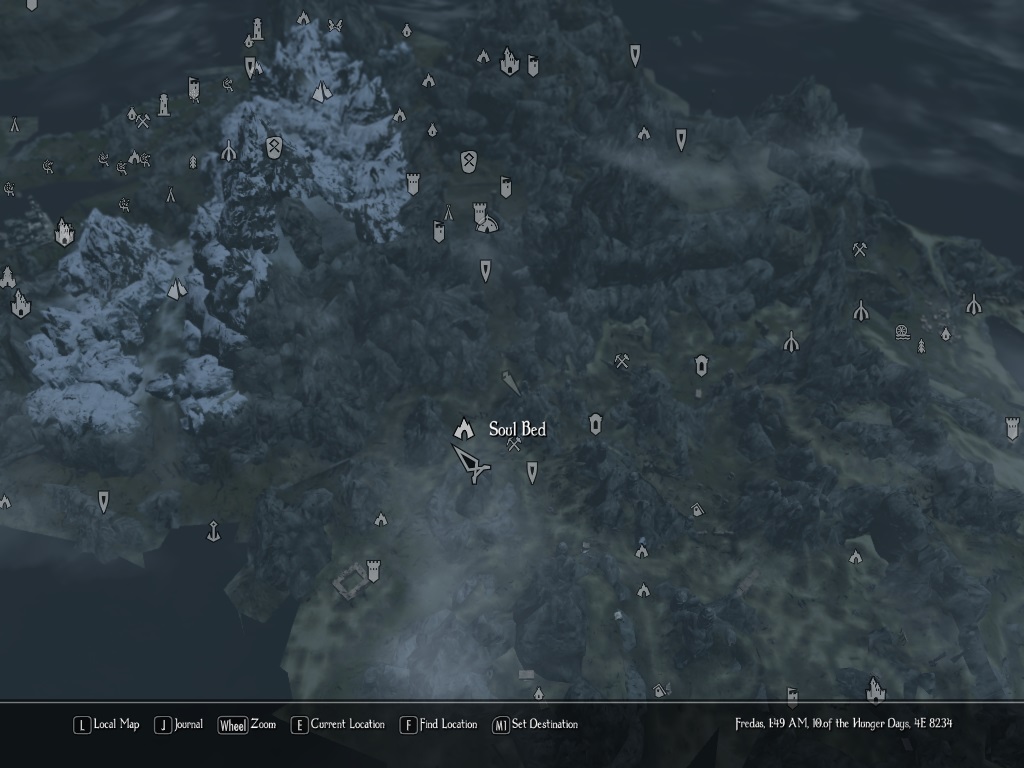
Task: Open the Journal from the map bar
Action: (179, 725)
